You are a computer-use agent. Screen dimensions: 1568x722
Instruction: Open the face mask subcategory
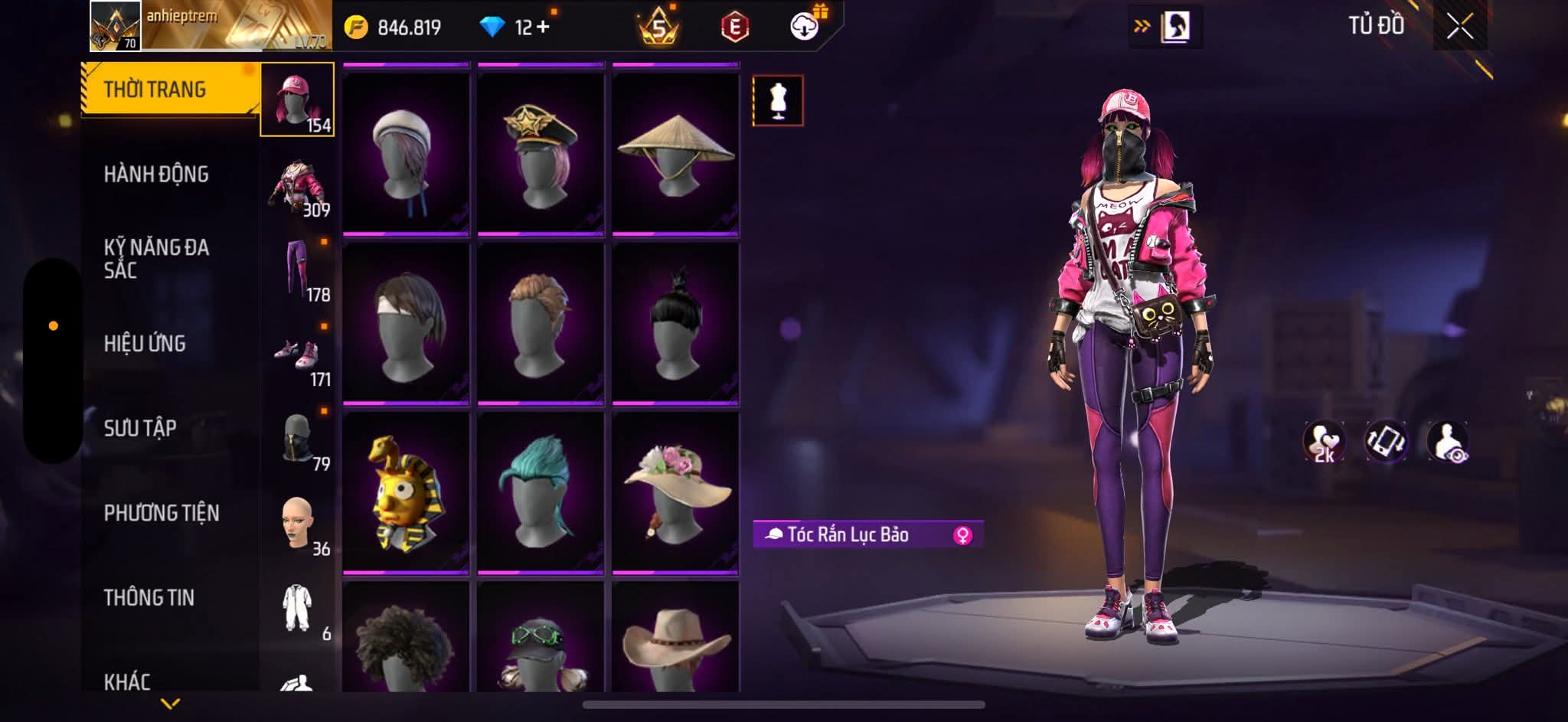299,439
